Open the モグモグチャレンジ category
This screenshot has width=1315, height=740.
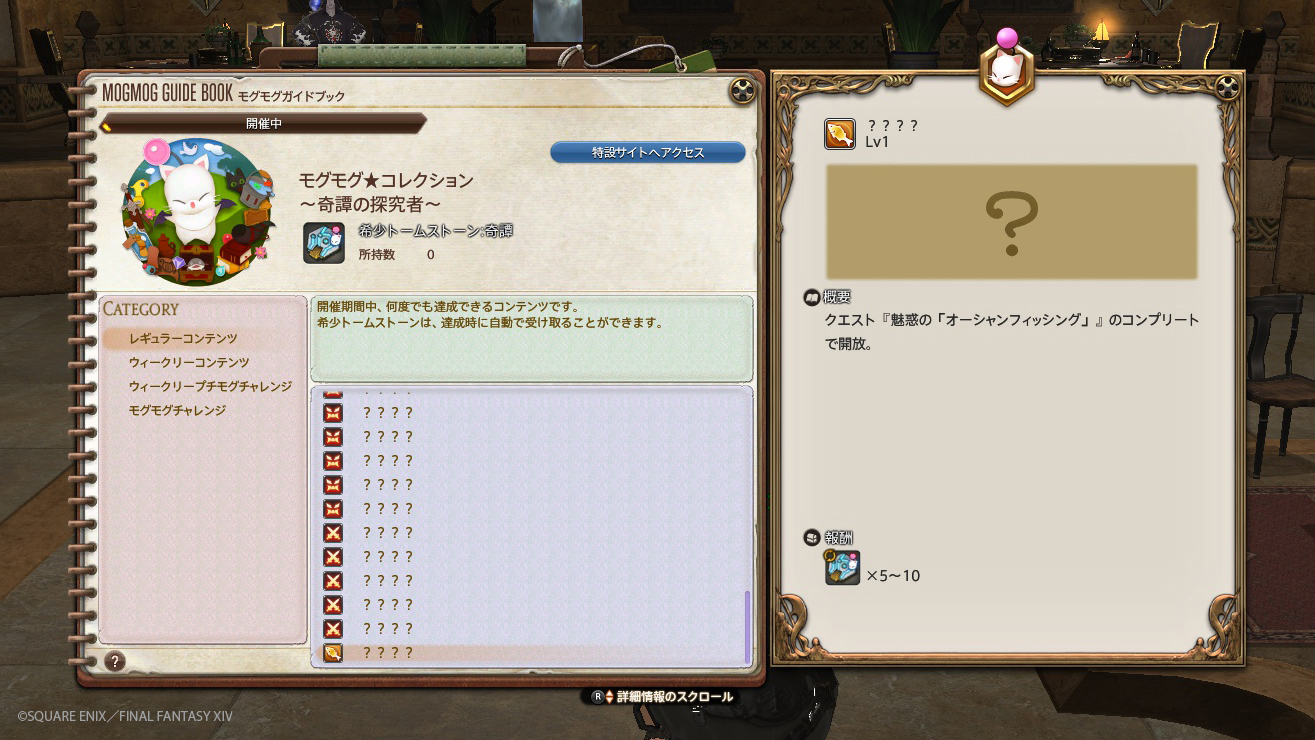177,411
